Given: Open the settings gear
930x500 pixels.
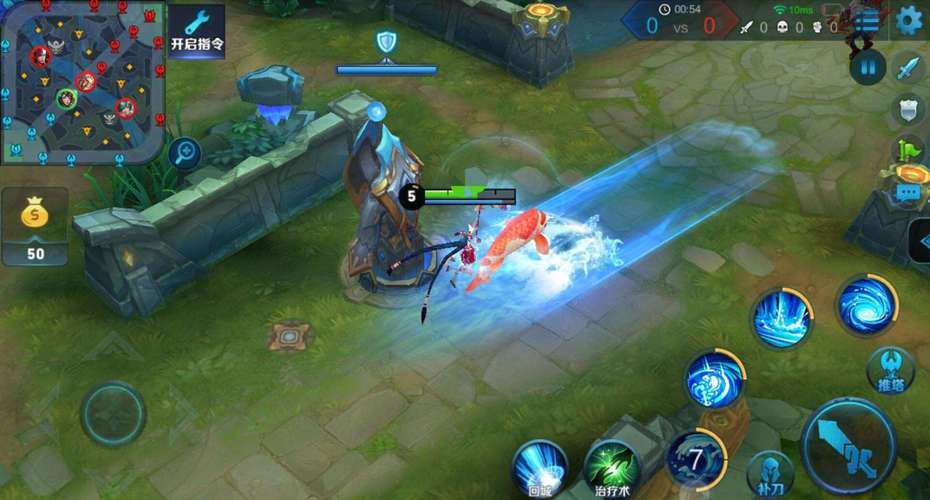Looking at the screenshot, I should click(909, 20).
